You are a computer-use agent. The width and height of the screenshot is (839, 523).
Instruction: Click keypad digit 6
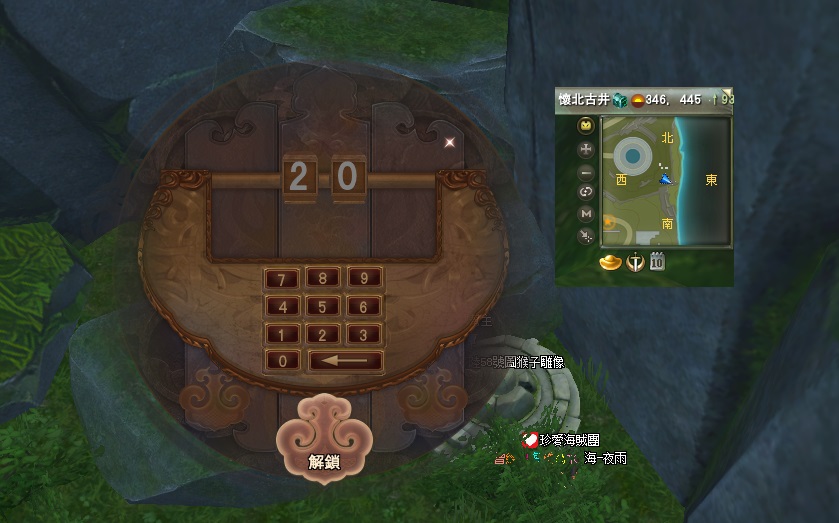(x=364, y=306)
